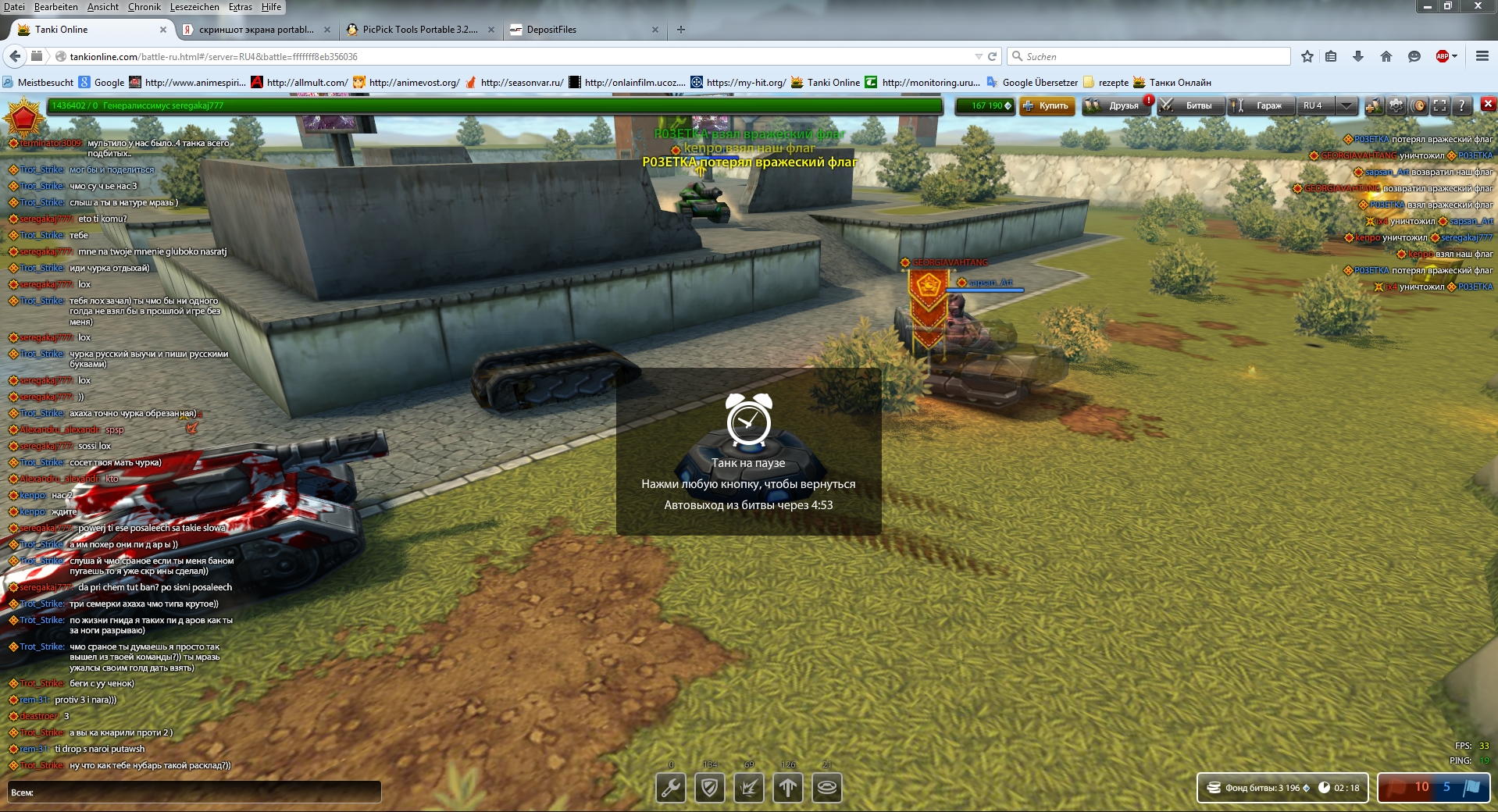Screen dimensions: 1498x812
Task: Activate the double damage explosion supply
Action: 749,788
